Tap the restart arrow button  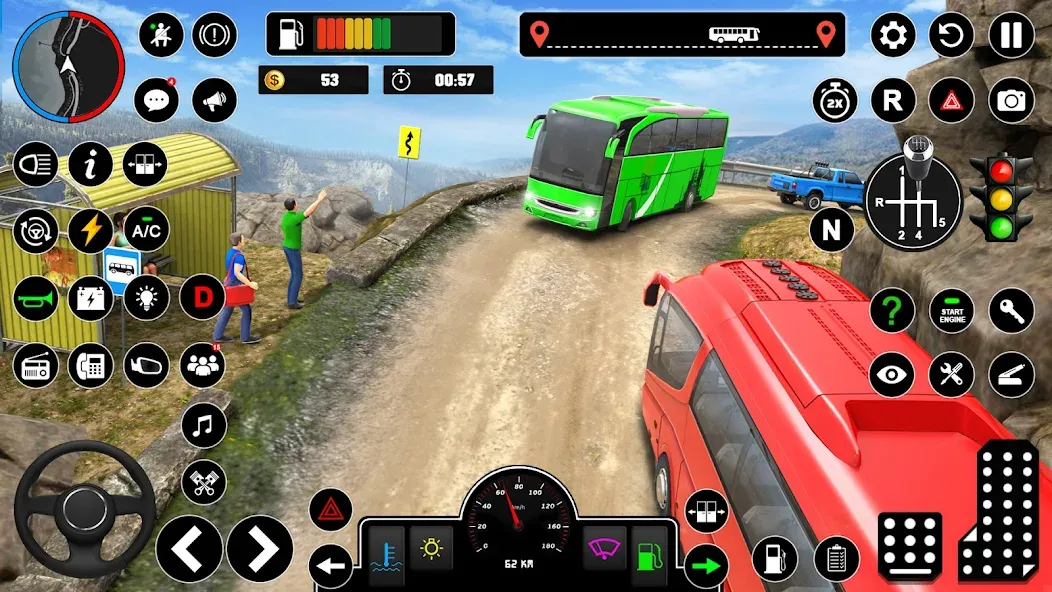[x=951, y=36]
